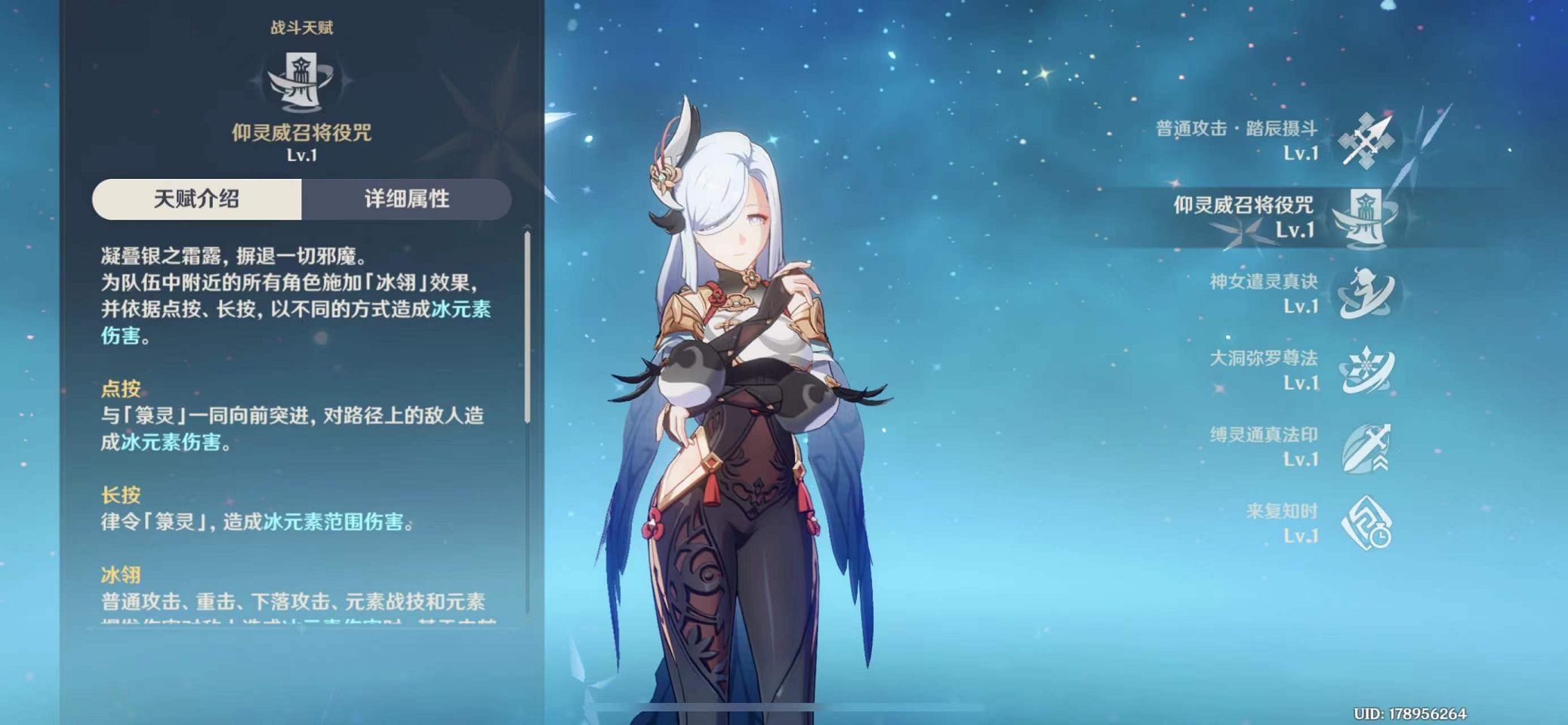
Task: Select the 神女遣灵真诀 talent
Action: pyautogui.click(x=1365, y=294)
